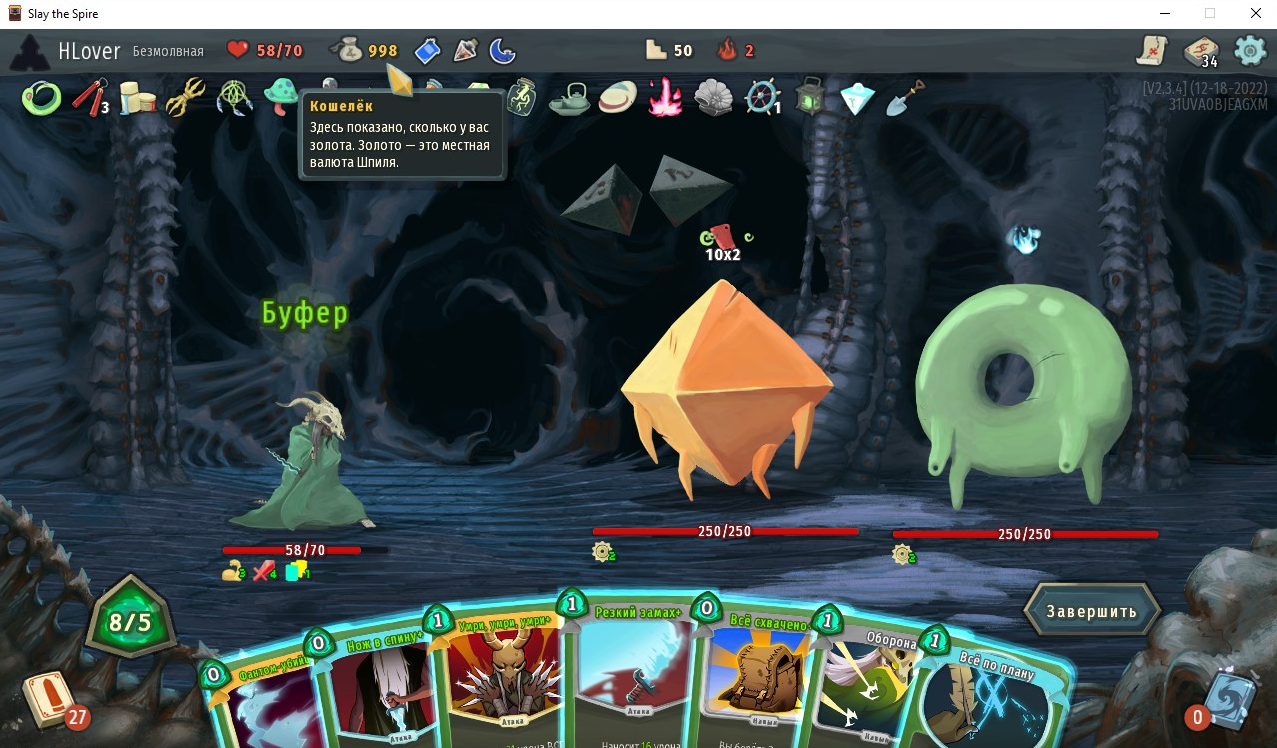Inspect the red nunchaku relic
The image size is (1277, 748).
[89, 98]
